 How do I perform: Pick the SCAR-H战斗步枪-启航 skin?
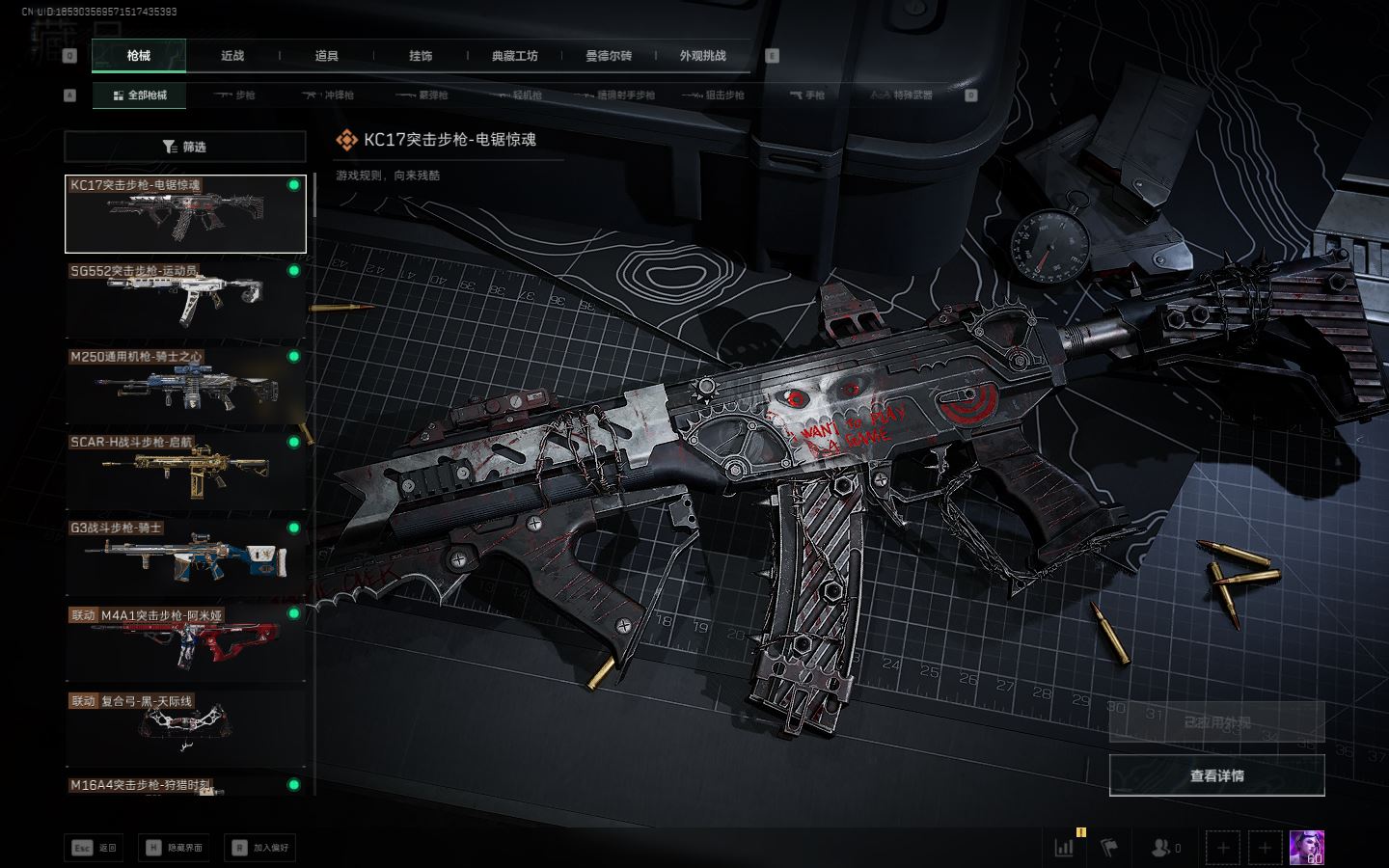185,471
